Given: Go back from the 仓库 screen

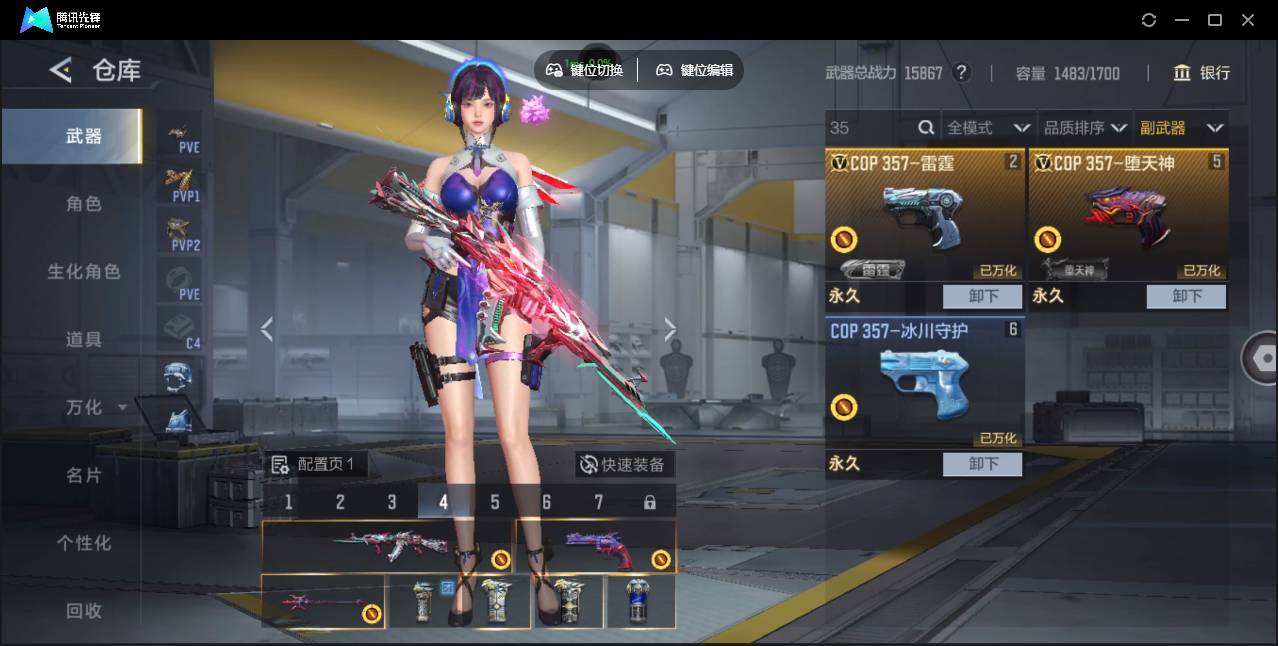Looking at the screenshot, I should [x=61, y=70].
